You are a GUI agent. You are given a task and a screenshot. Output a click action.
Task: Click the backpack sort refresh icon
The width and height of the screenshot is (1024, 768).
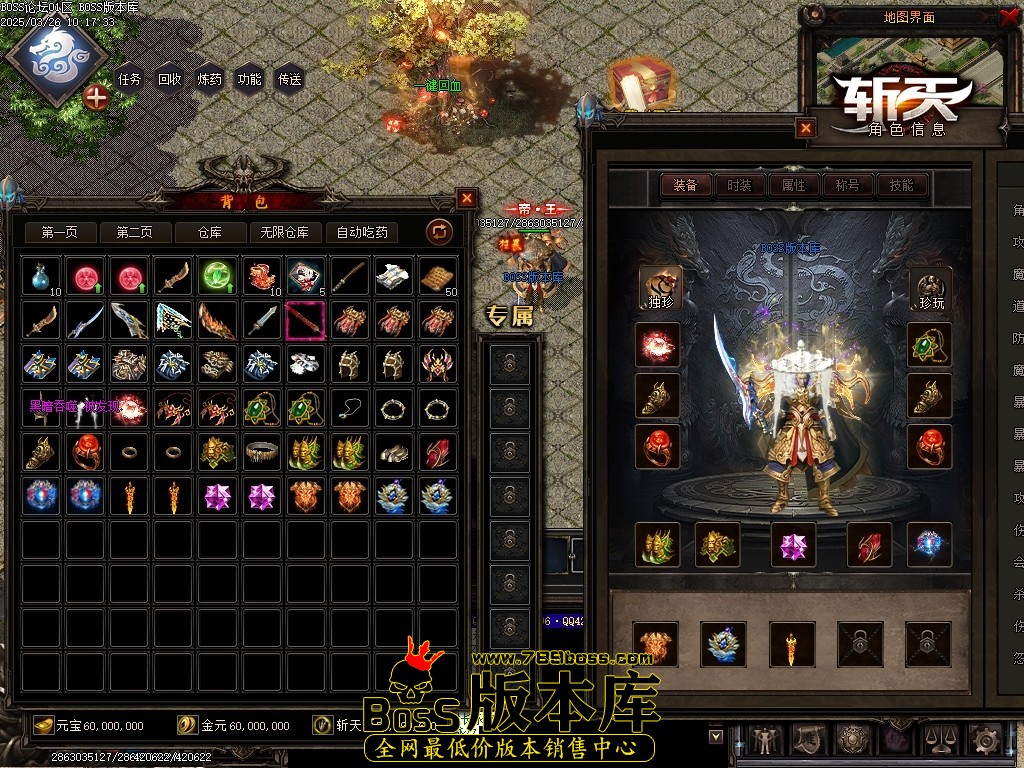pos(439,232)
